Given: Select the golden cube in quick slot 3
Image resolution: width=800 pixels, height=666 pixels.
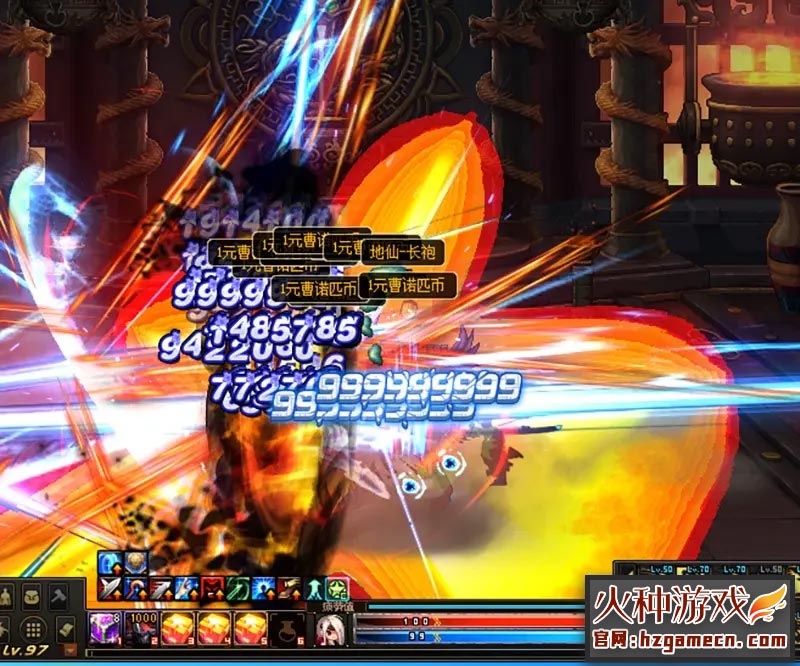Looking at the screenshot, I should pos(180,629).
